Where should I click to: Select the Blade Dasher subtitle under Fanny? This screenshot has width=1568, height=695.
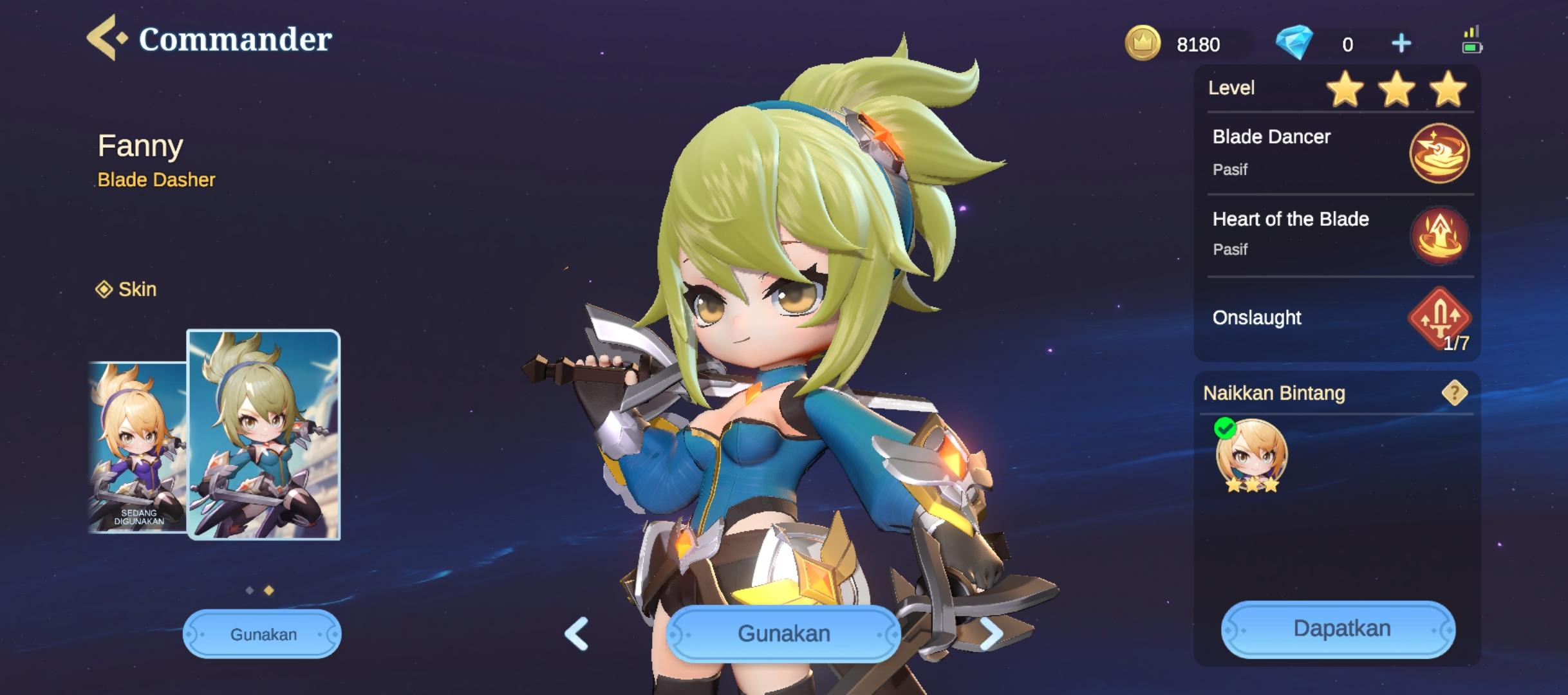(156, 180)
